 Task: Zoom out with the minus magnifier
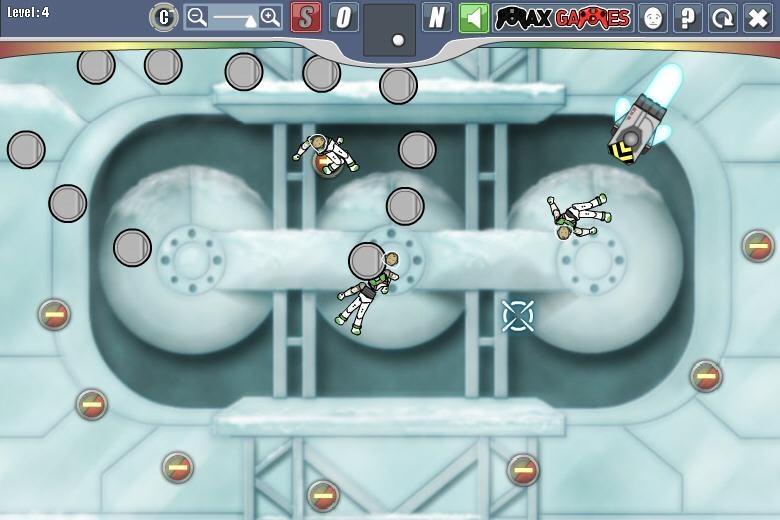[197, 17]
